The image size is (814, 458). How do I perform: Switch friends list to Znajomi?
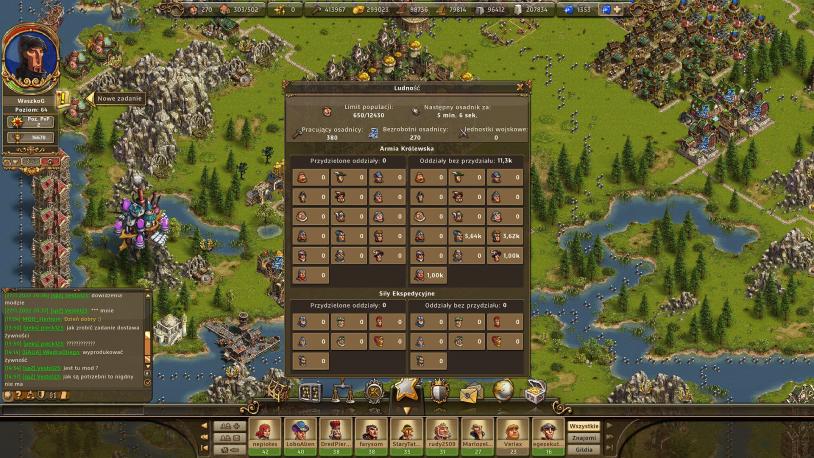pyautogui.click(x=583, y=437)
